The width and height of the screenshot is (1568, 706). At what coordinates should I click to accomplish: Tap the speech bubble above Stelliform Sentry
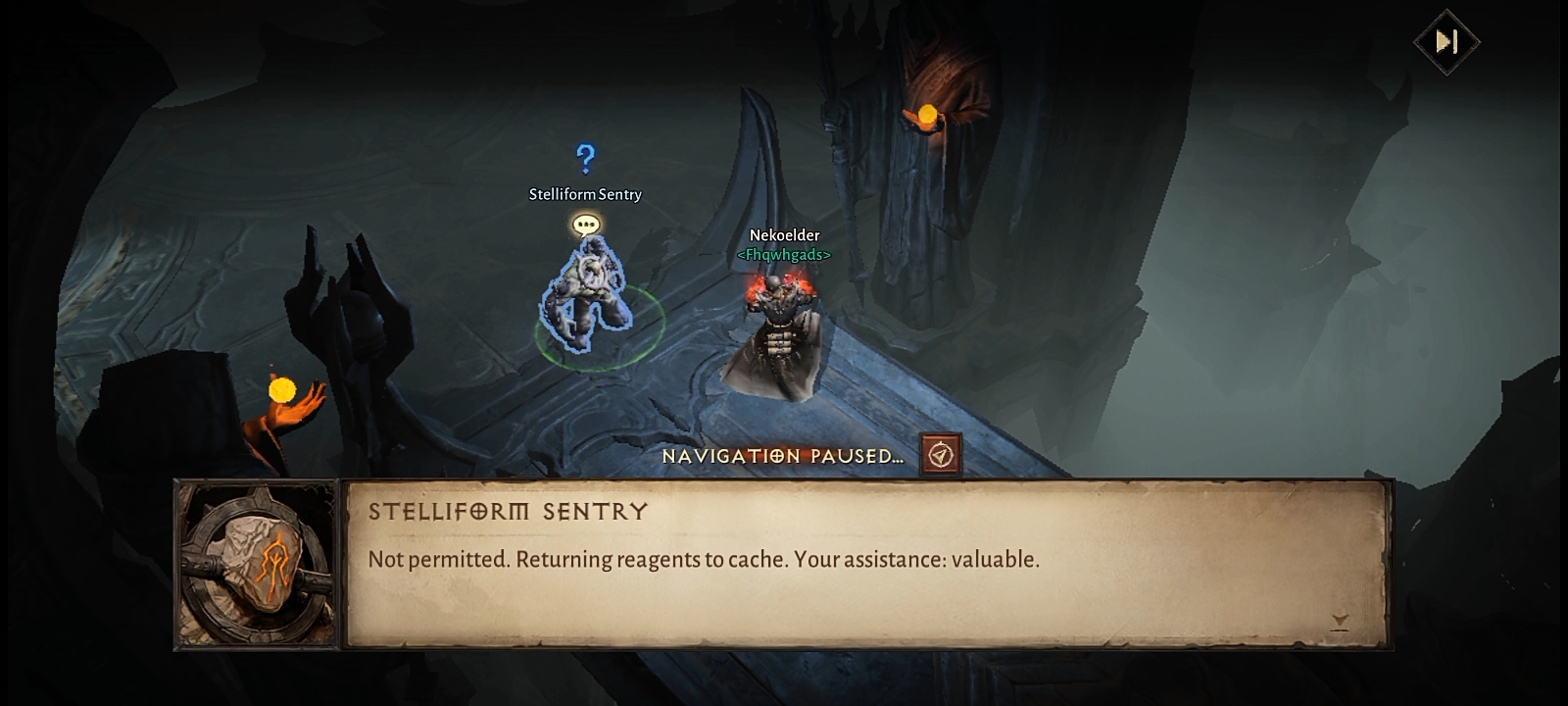(x=586, y=226)
